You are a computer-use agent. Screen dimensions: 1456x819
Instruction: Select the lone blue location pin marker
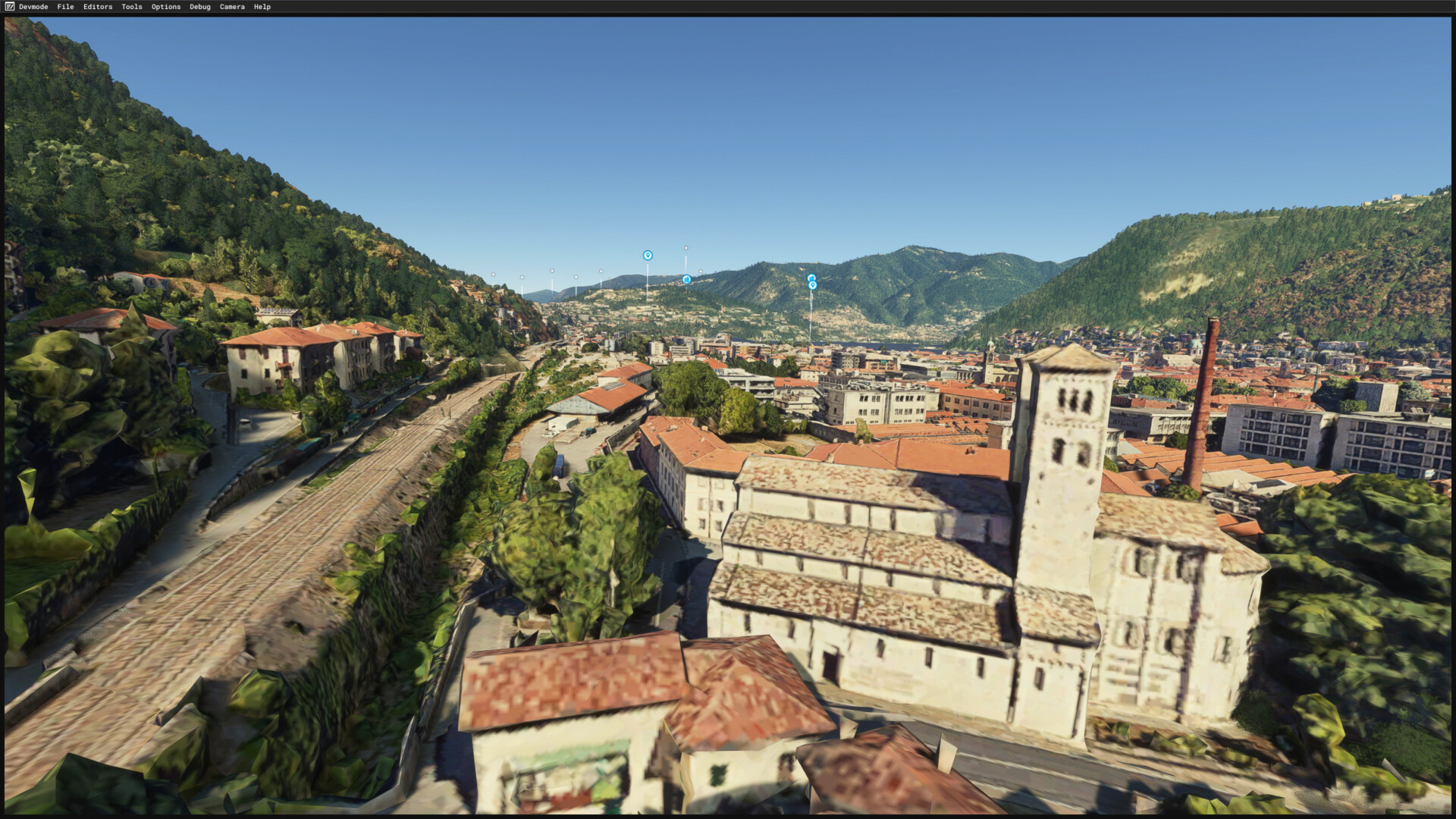[648, 256]
